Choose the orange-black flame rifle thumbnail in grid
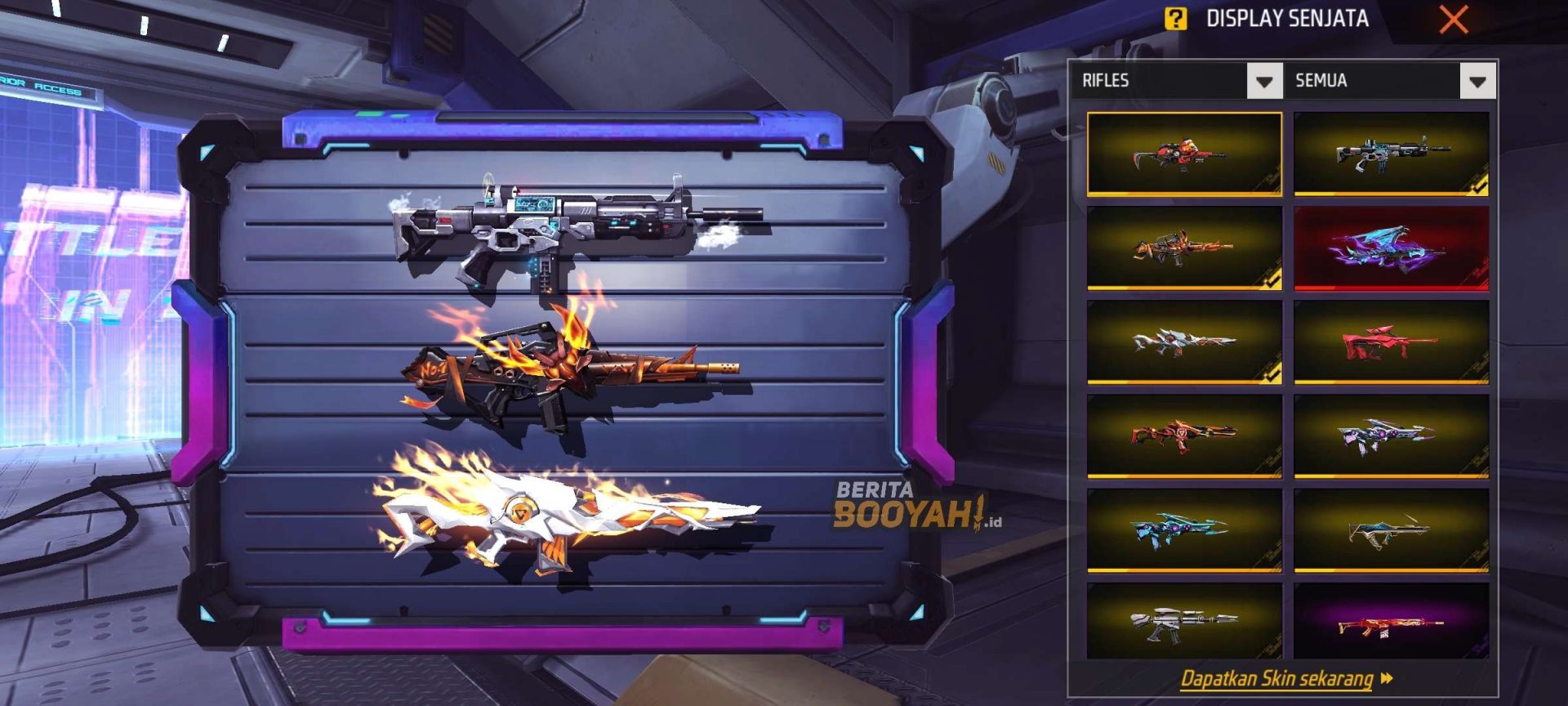The image size is (1568, 706). point(1184,248)
